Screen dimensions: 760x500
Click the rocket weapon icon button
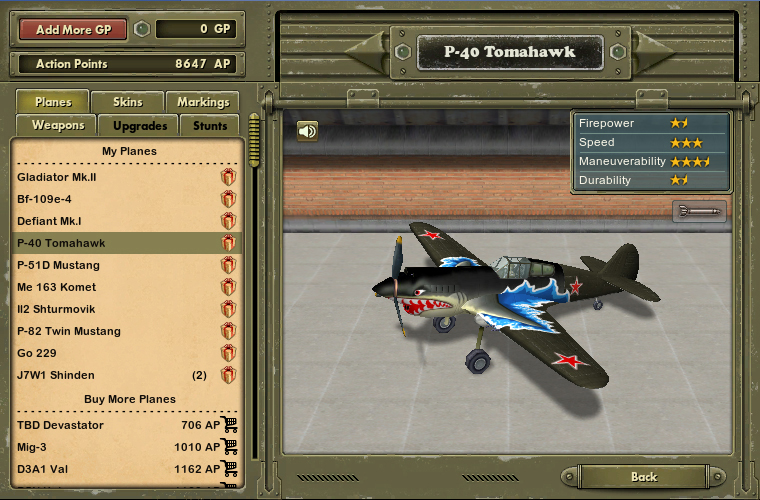pos(699,210)
